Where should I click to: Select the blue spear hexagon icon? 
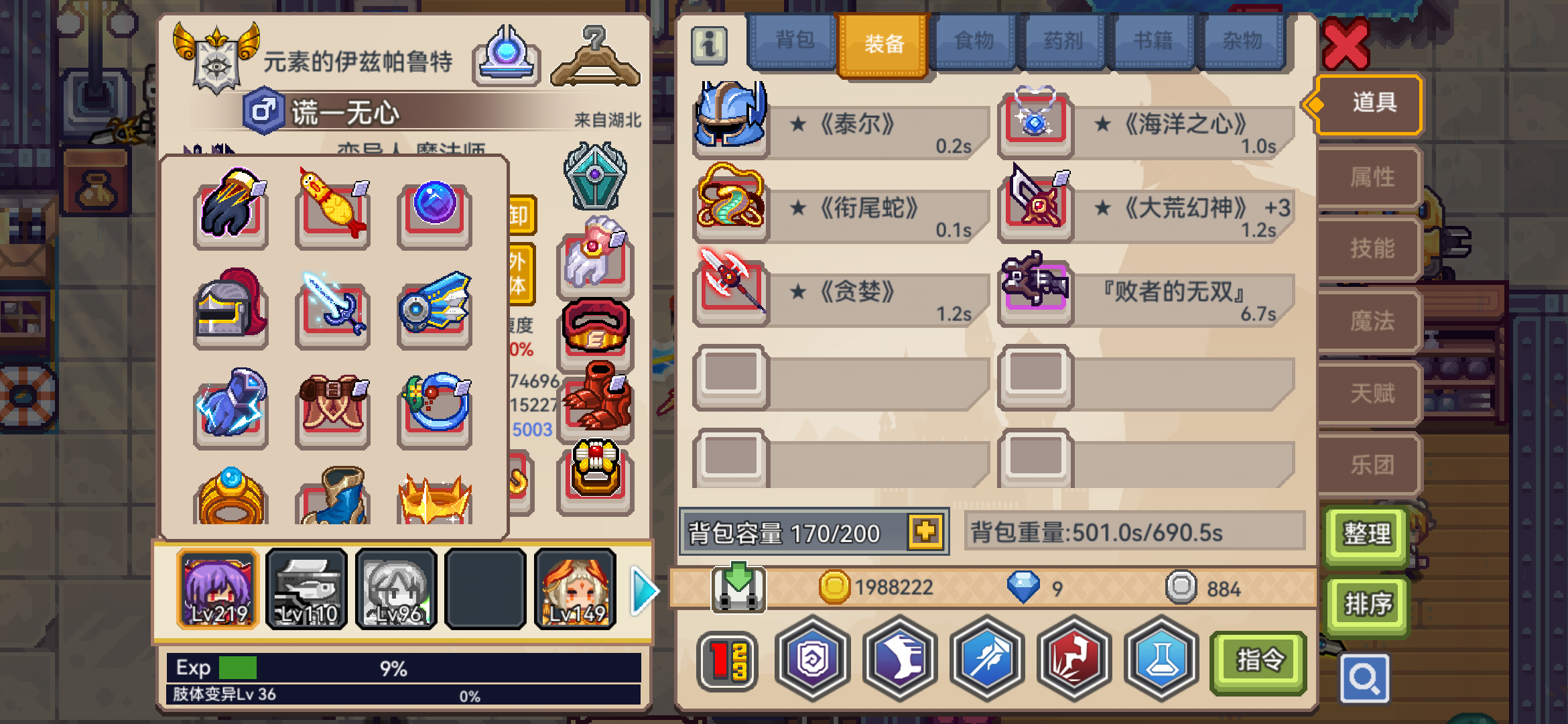tap(987, 660)
